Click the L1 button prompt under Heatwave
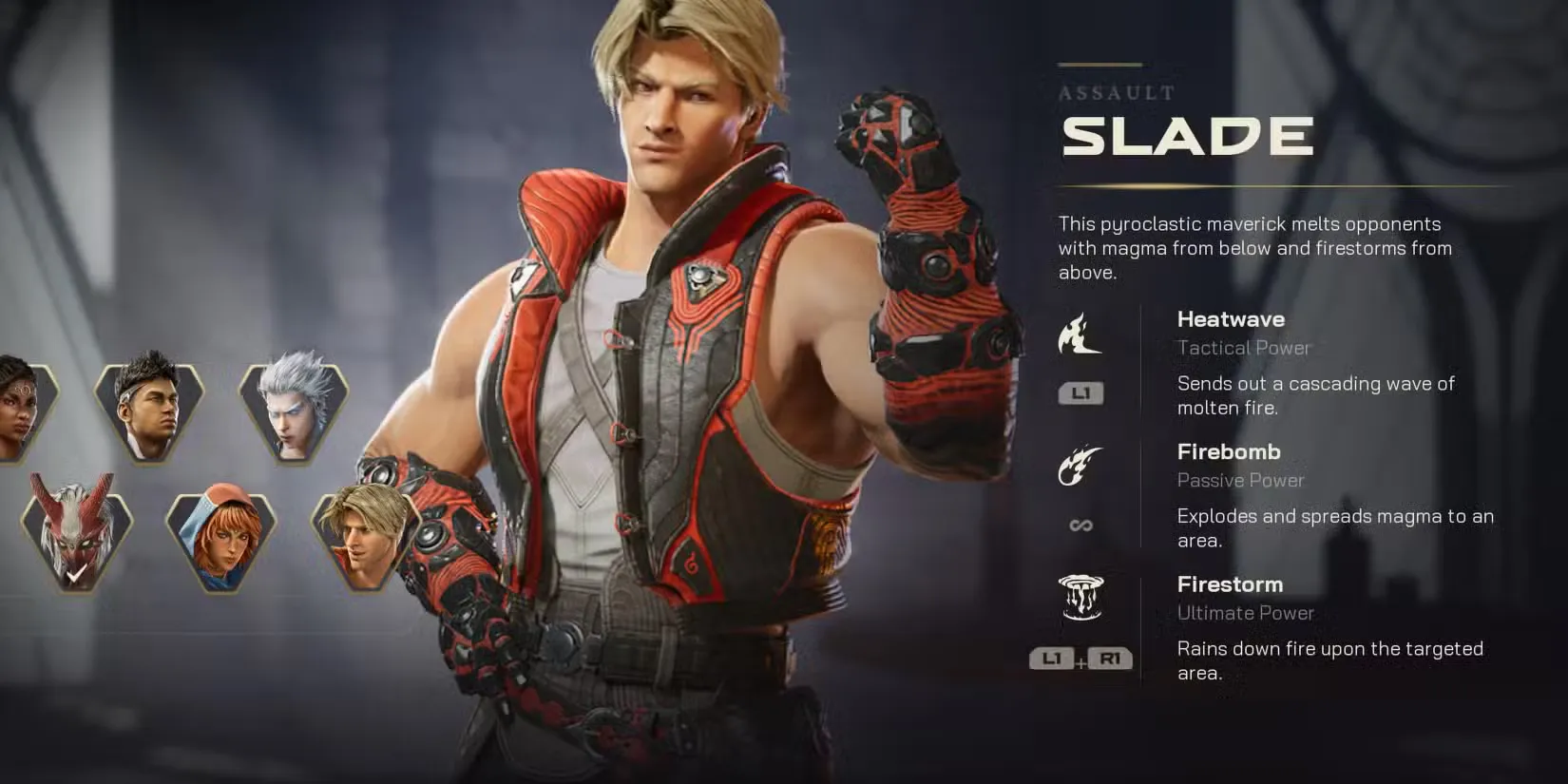 pyautogui.click(x=1080, y=392)
